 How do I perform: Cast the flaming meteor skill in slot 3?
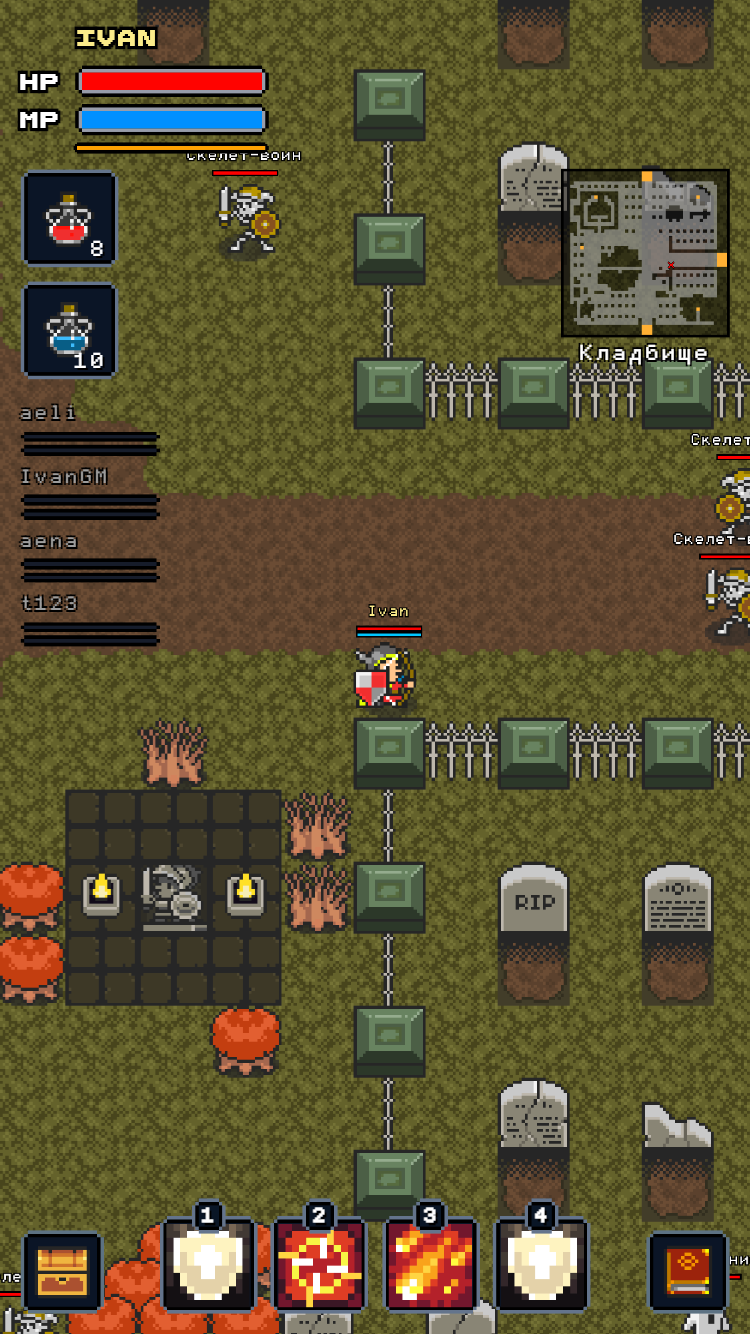pos(430,1265)
